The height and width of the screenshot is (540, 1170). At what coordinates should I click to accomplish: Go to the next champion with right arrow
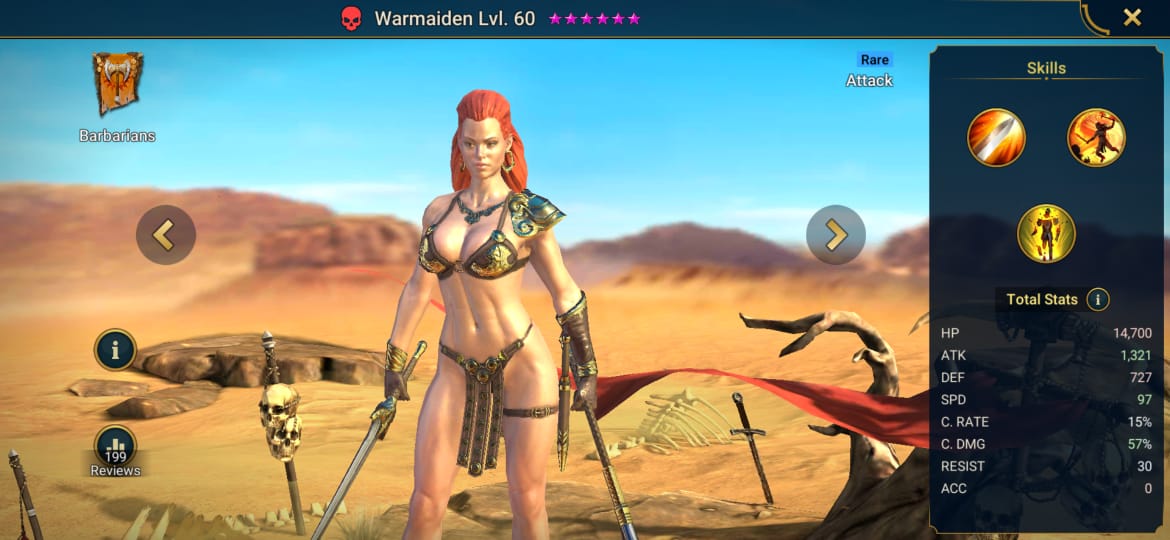[836, 235]
